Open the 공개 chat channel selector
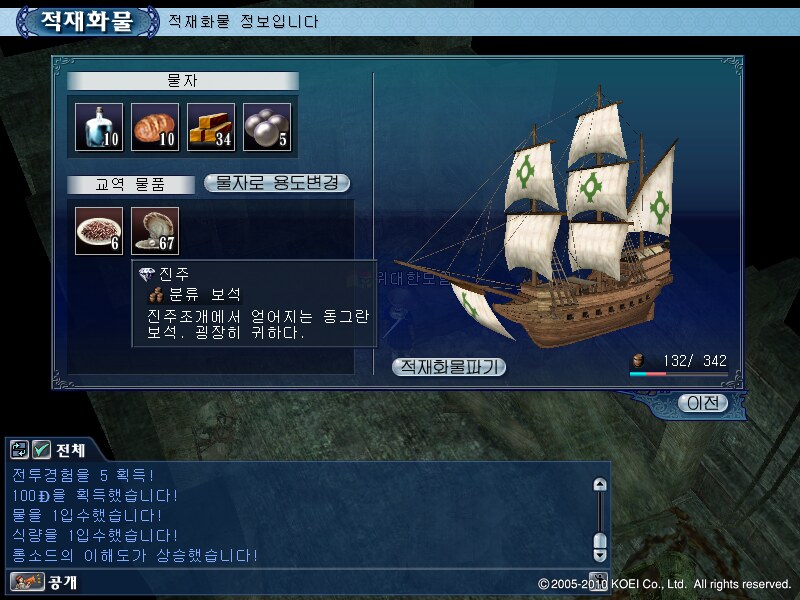 32,581
